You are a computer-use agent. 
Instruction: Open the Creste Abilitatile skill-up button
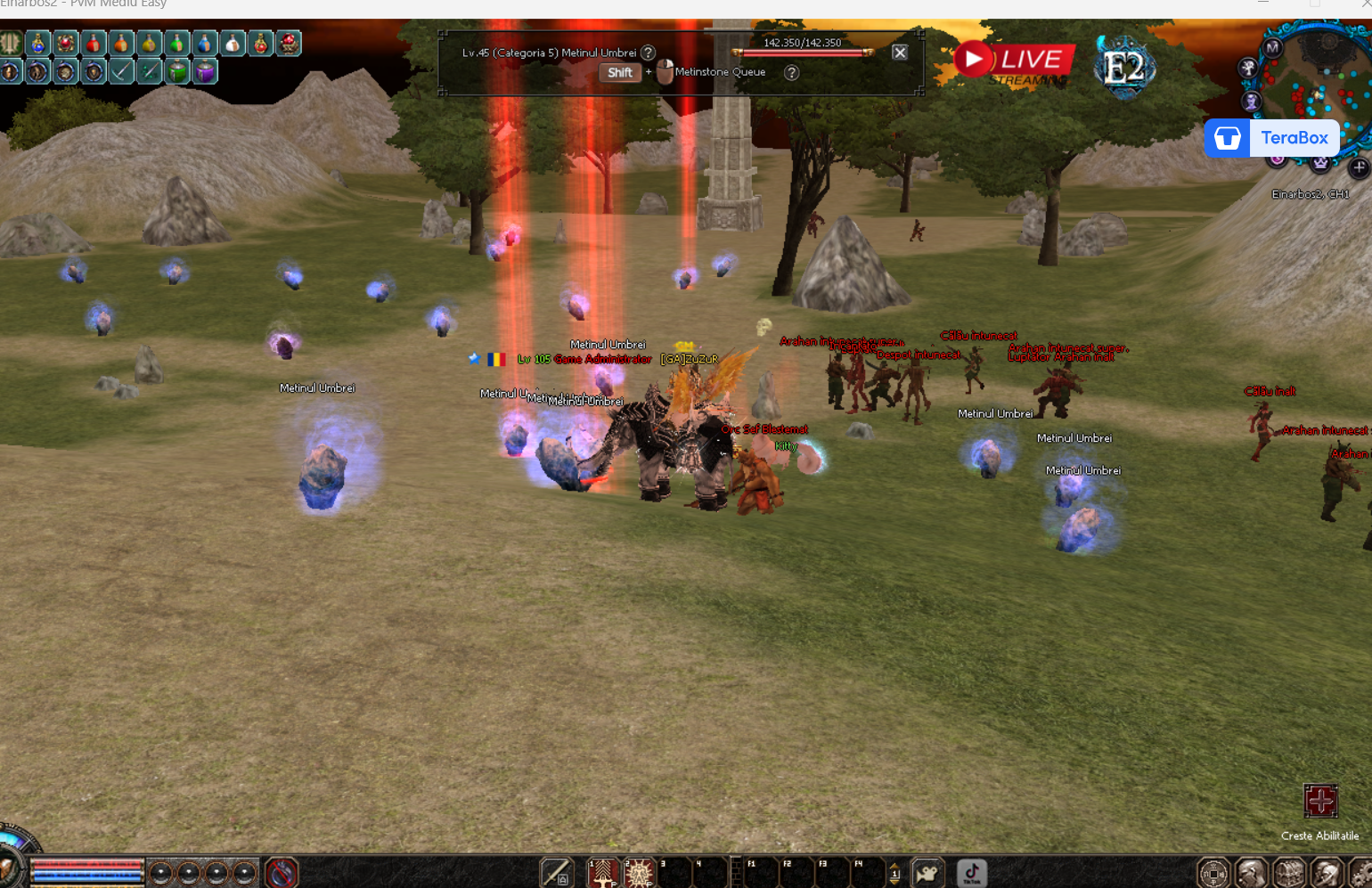coord(1320,802)
